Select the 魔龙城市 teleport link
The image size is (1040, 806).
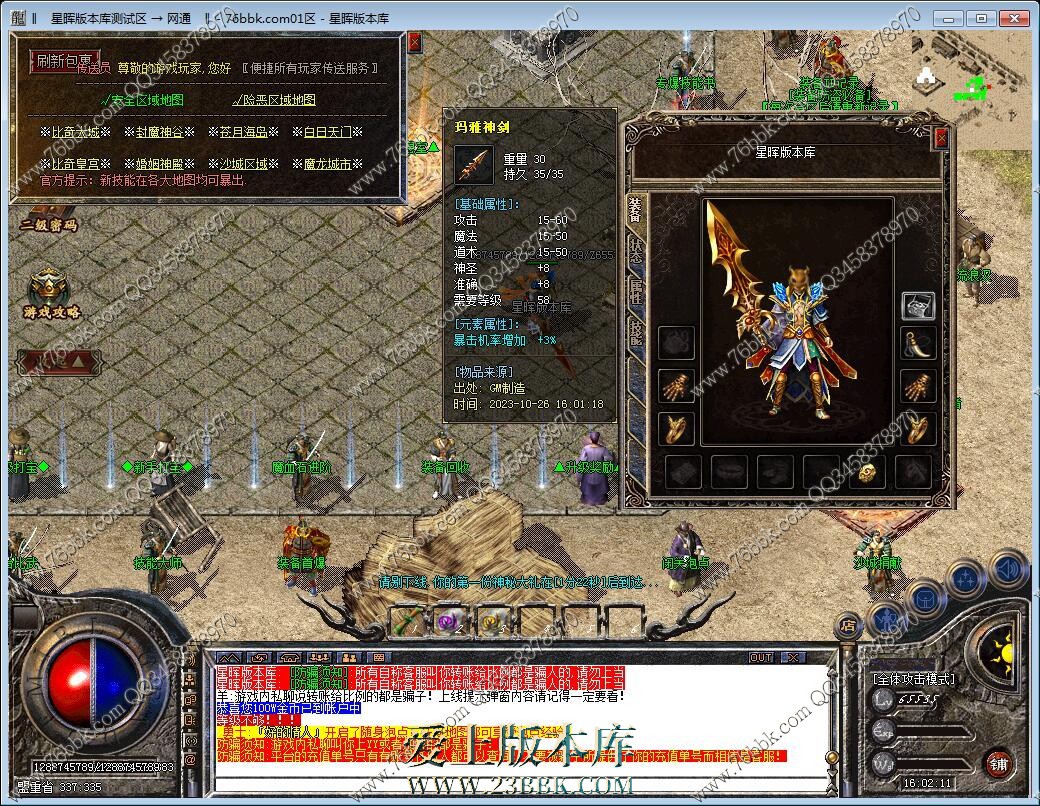(x=327, y=164)
